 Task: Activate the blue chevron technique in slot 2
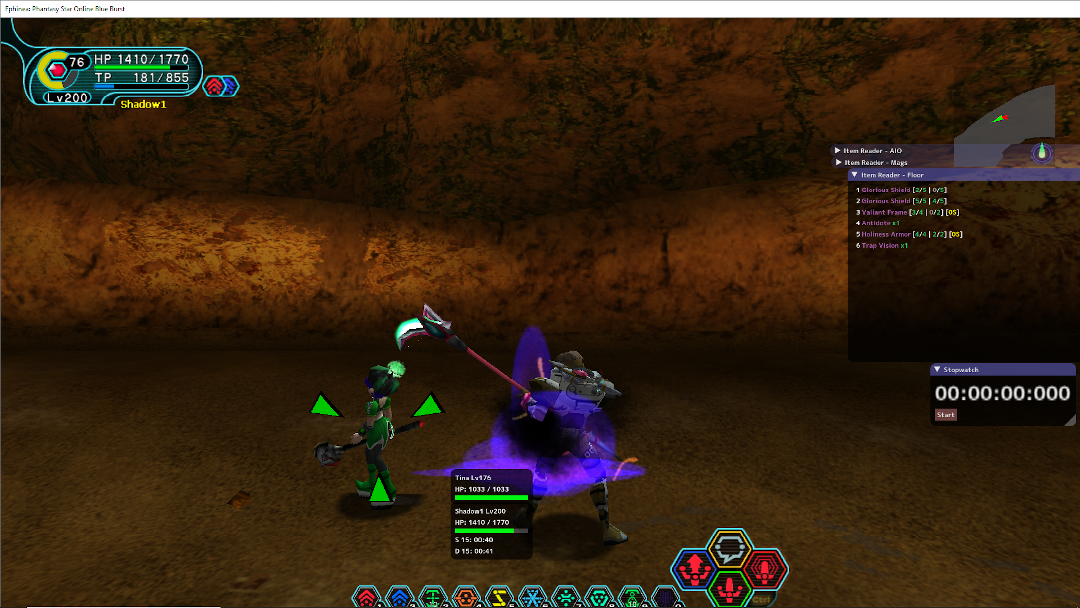tap(400, 598)
